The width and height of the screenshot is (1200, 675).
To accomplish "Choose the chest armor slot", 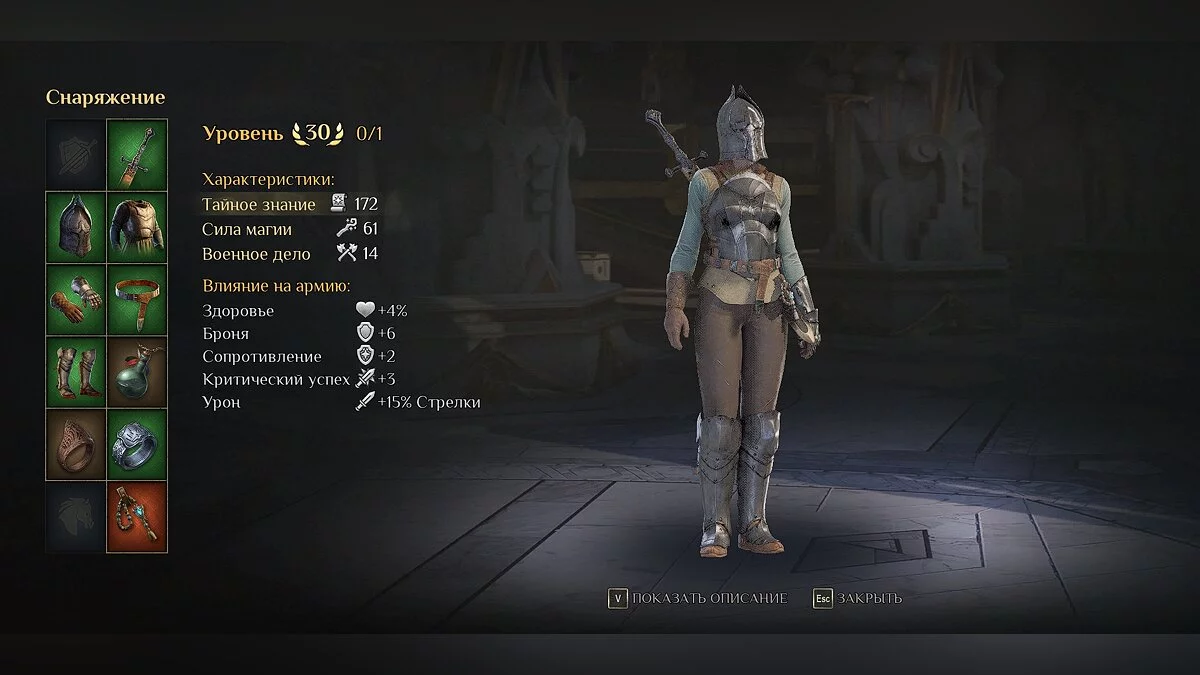I will (137, 226).
